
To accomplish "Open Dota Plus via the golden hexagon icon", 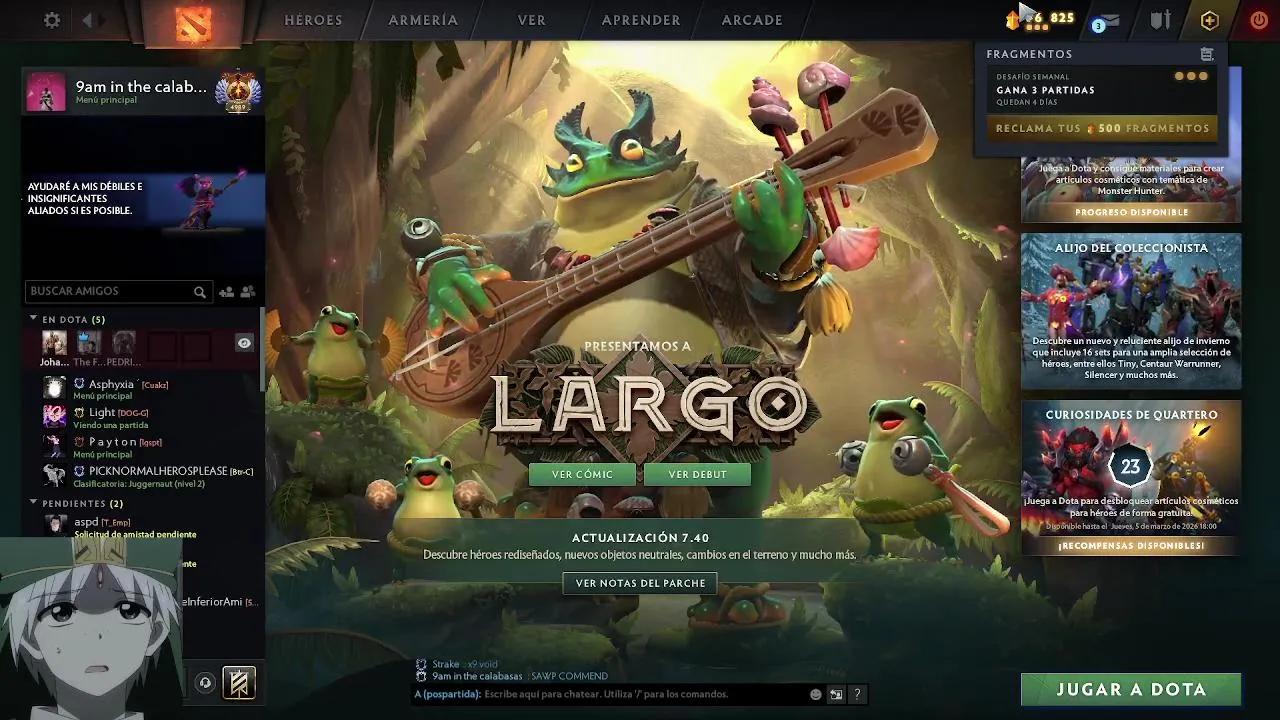I will [1210, 19].
